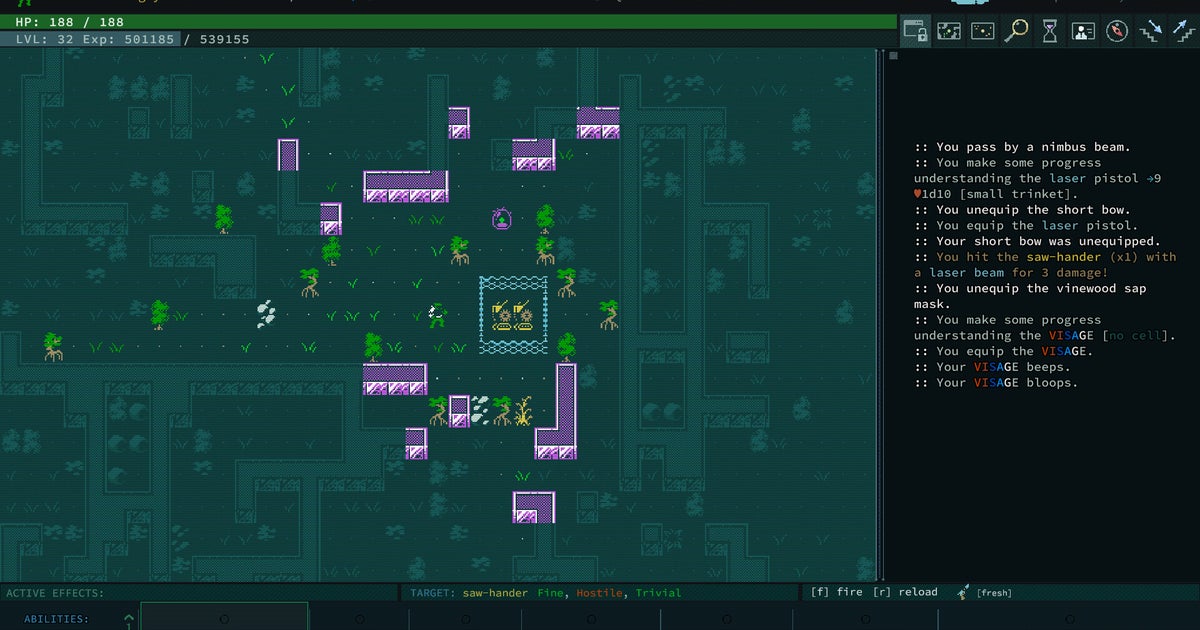Open the minimap icon with green dot
The height and width of the screenshot is (630, 1200).
tap(949, 31)
